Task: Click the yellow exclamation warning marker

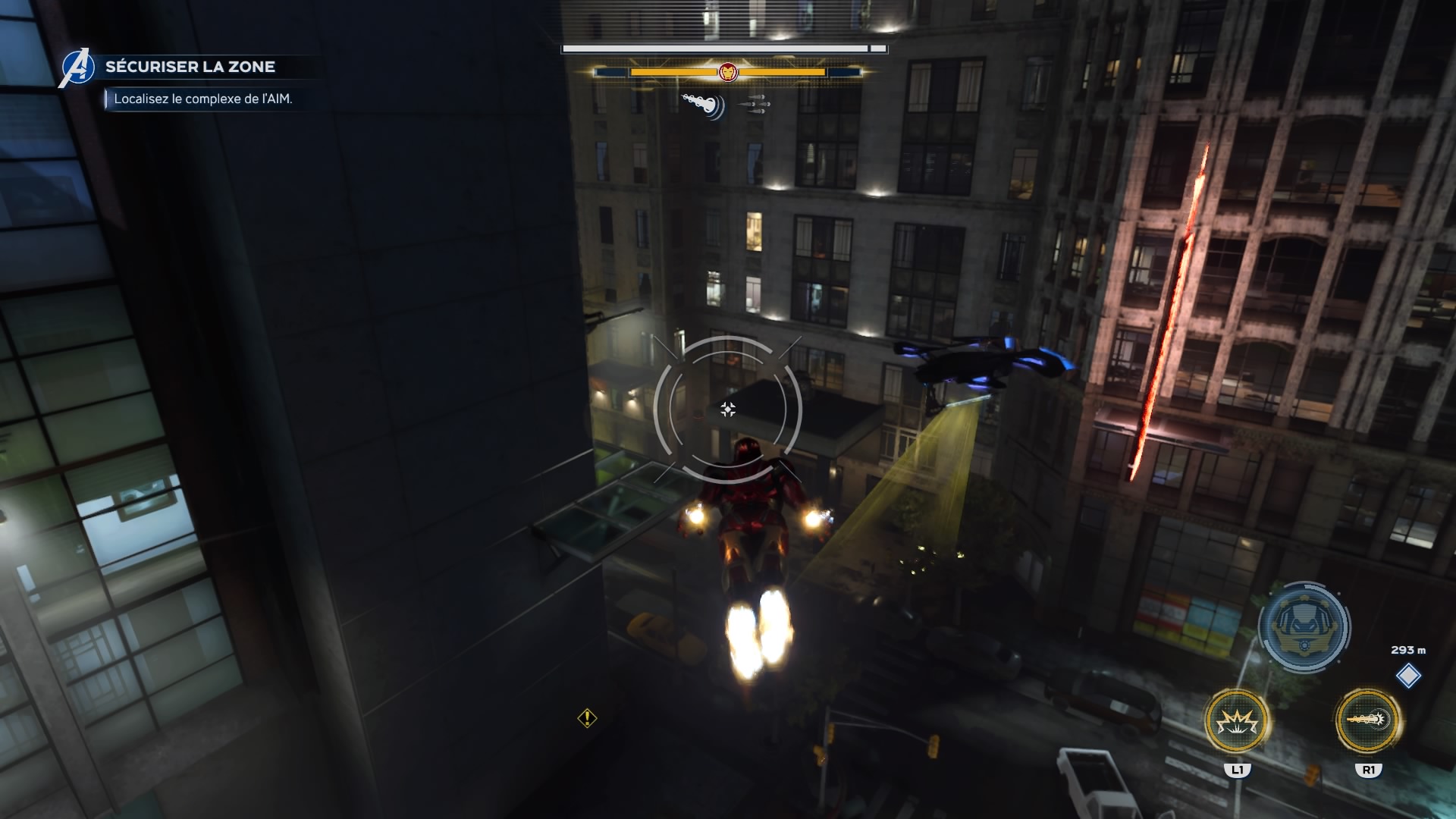Action: click(x=587, y=717)
